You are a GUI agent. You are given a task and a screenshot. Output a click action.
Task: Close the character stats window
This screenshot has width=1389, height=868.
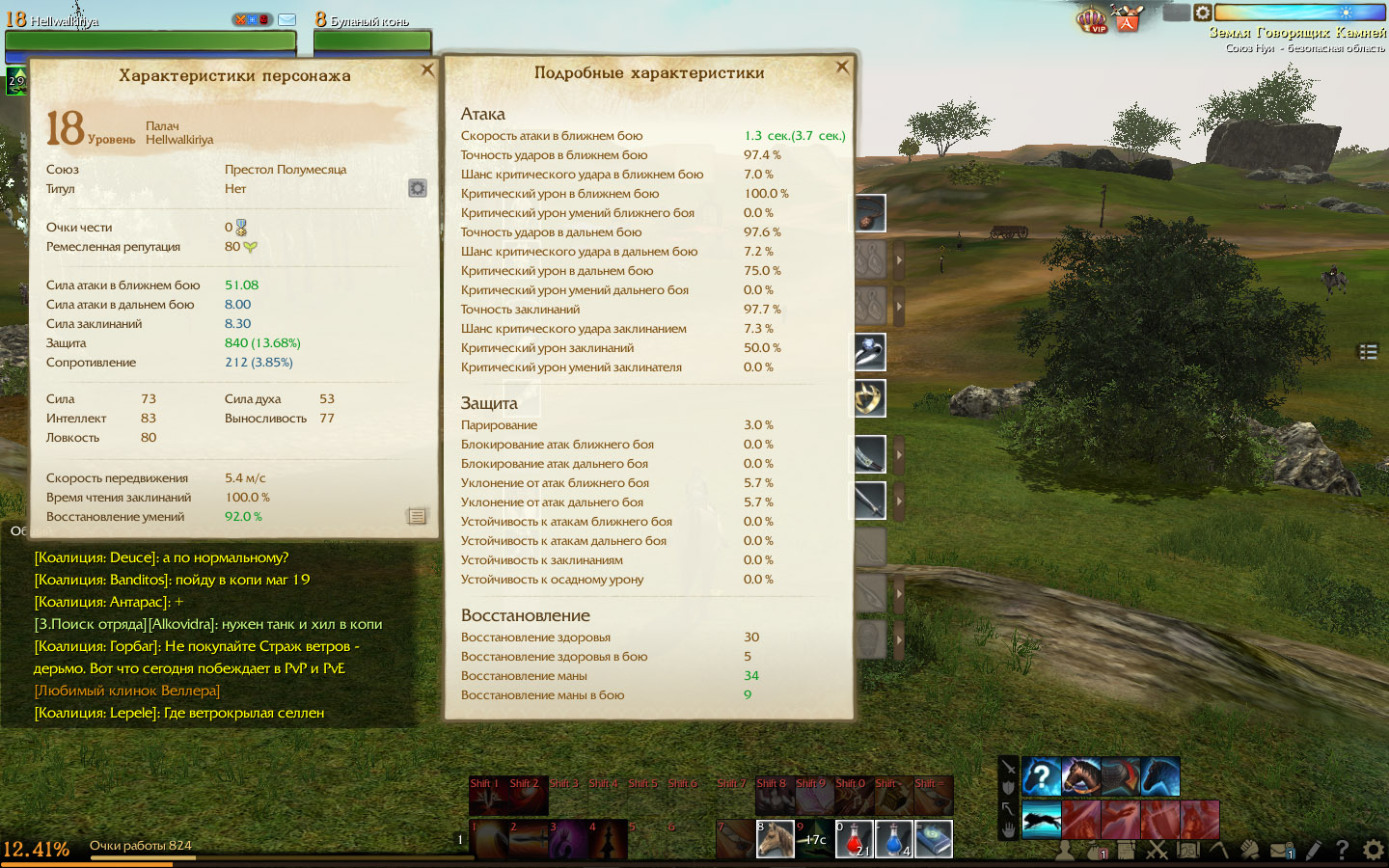[x=427, y=69]
